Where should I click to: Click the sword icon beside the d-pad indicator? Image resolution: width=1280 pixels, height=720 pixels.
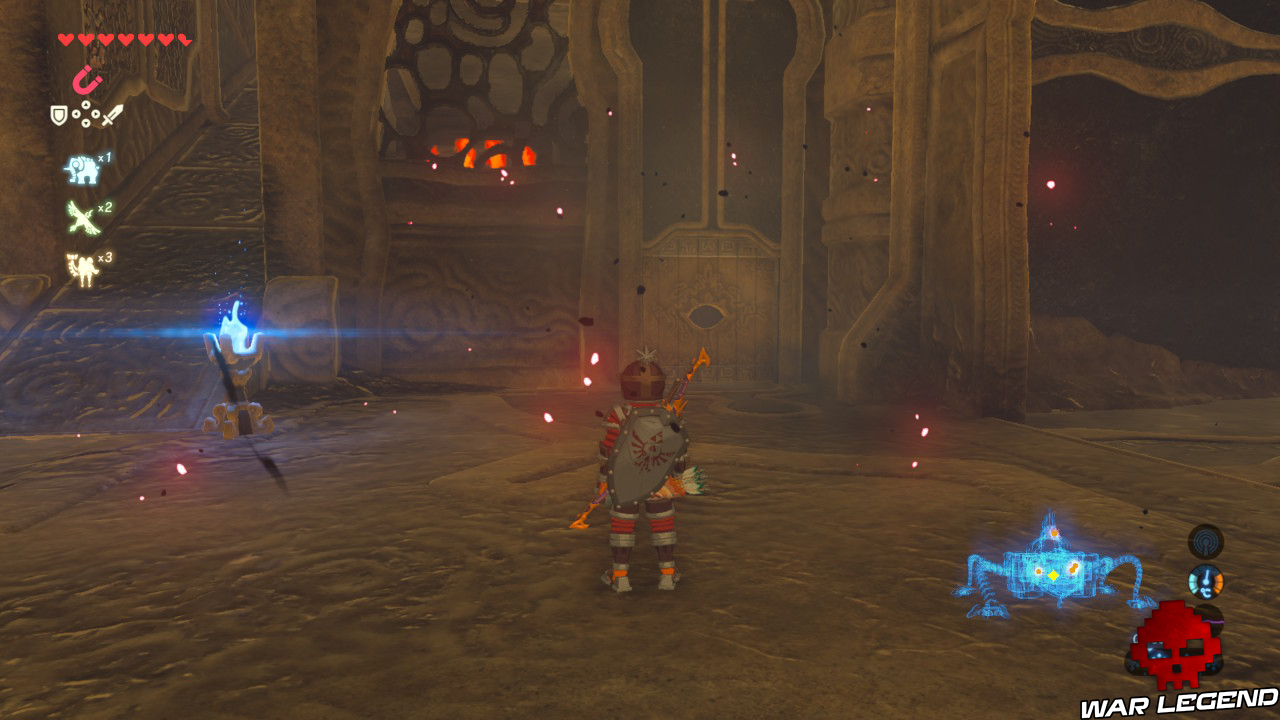click(111, 114)
